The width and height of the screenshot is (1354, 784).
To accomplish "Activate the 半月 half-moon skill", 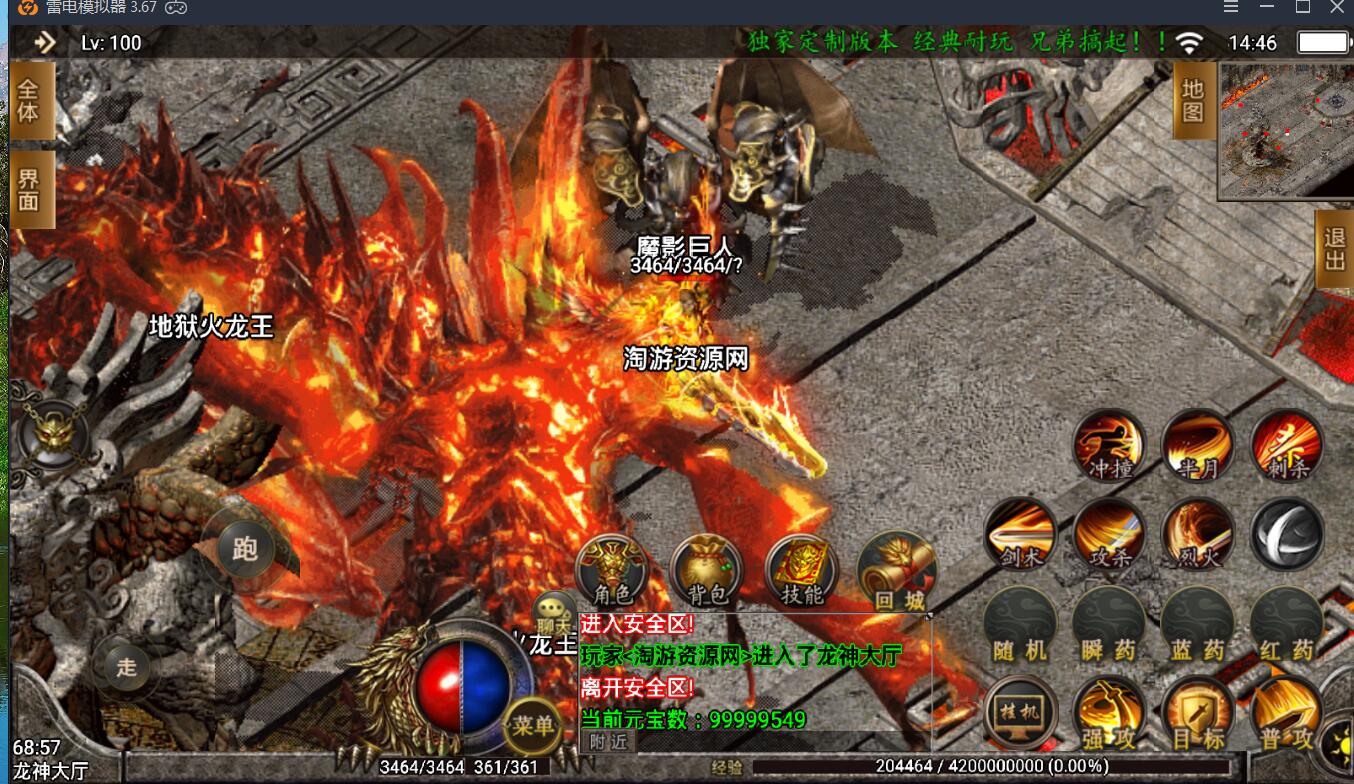I will coord(1198,445).
